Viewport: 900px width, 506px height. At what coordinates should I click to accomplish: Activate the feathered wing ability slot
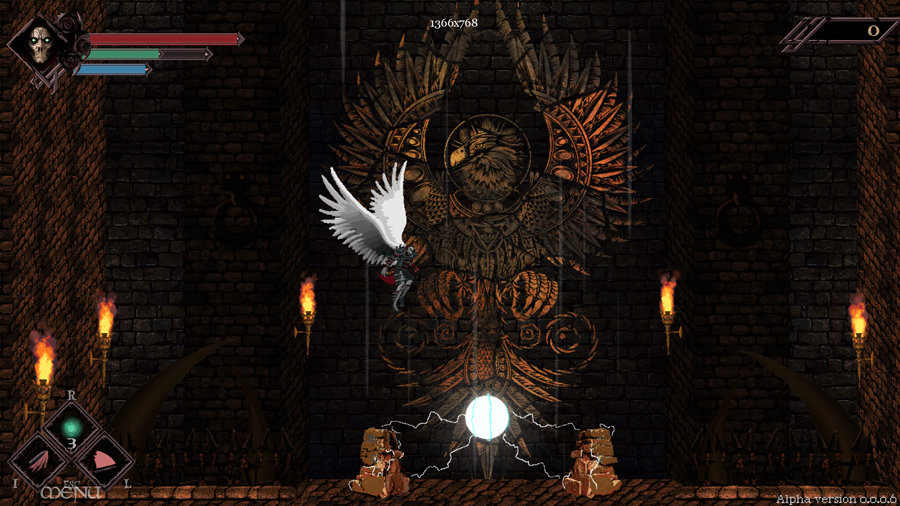[39, 463]
